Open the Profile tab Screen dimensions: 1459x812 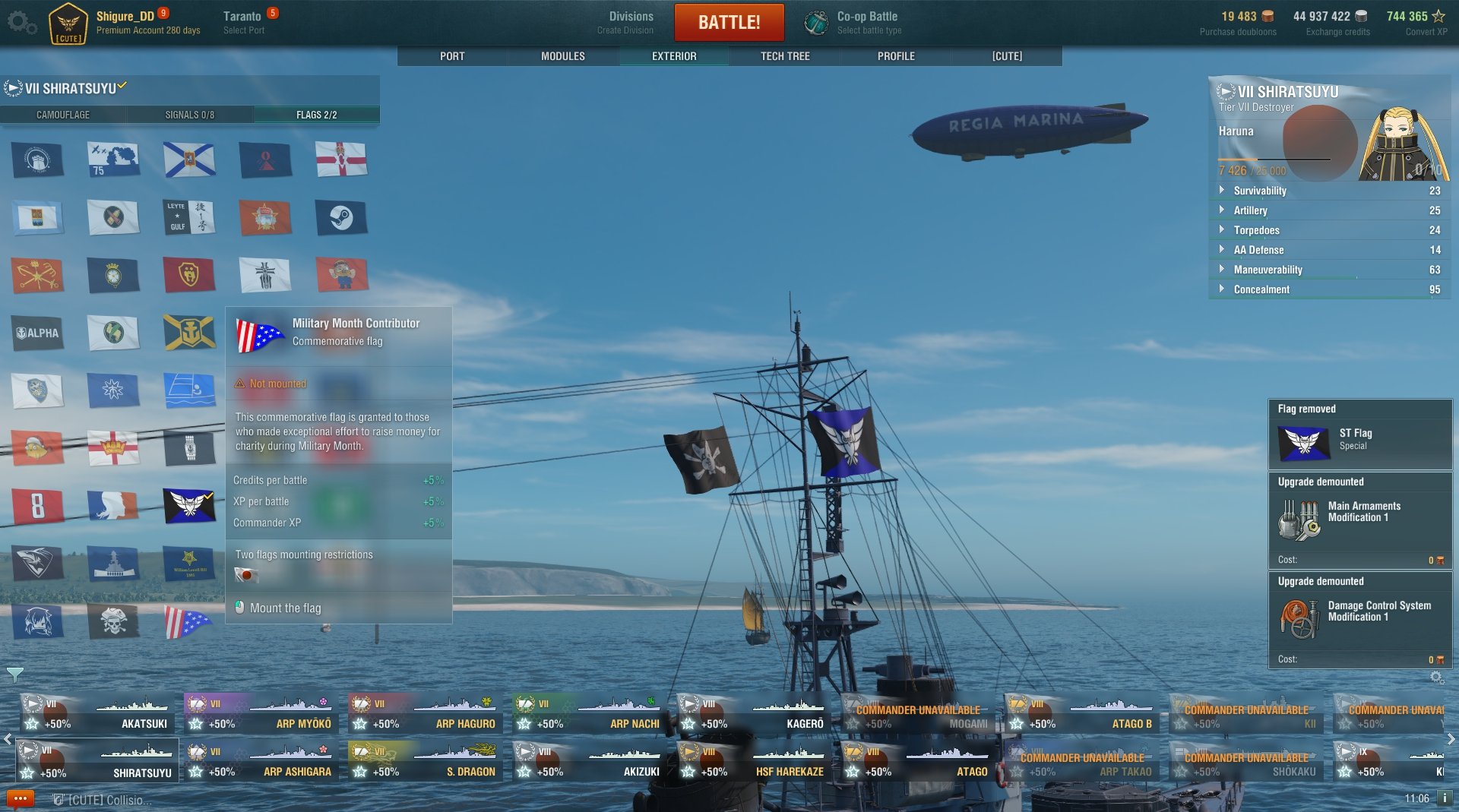[x=896, y=56]
